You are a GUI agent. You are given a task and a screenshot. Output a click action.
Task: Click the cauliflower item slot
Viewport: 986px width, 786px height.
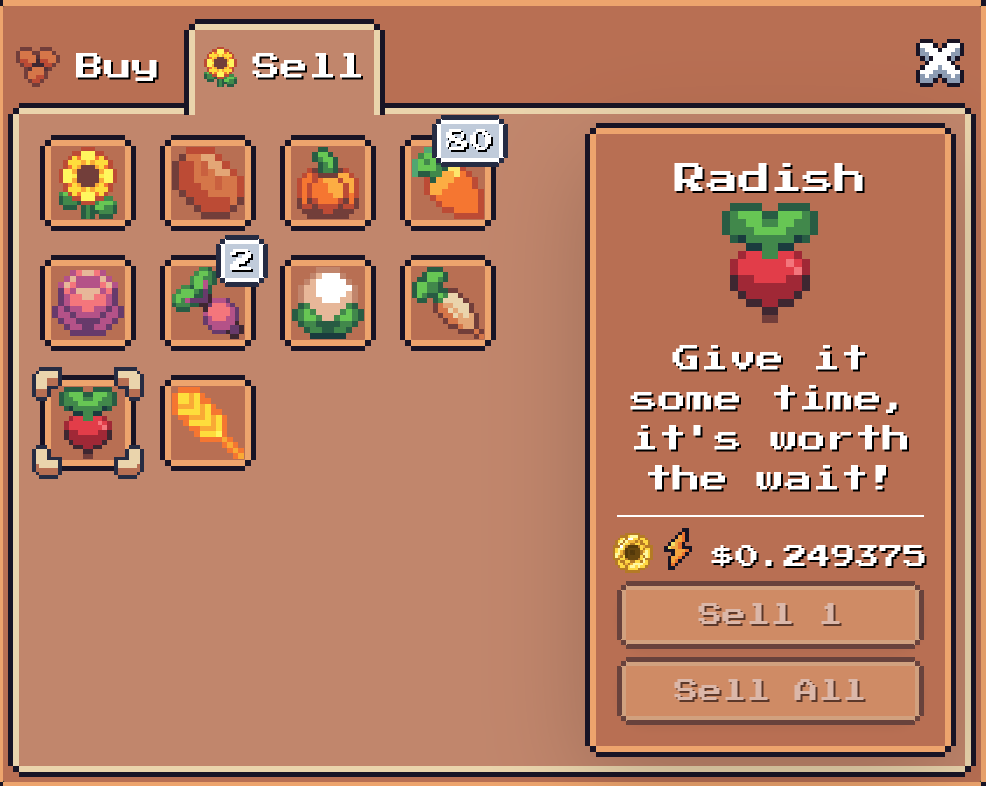pyautogui.click(x=328, y=303)
